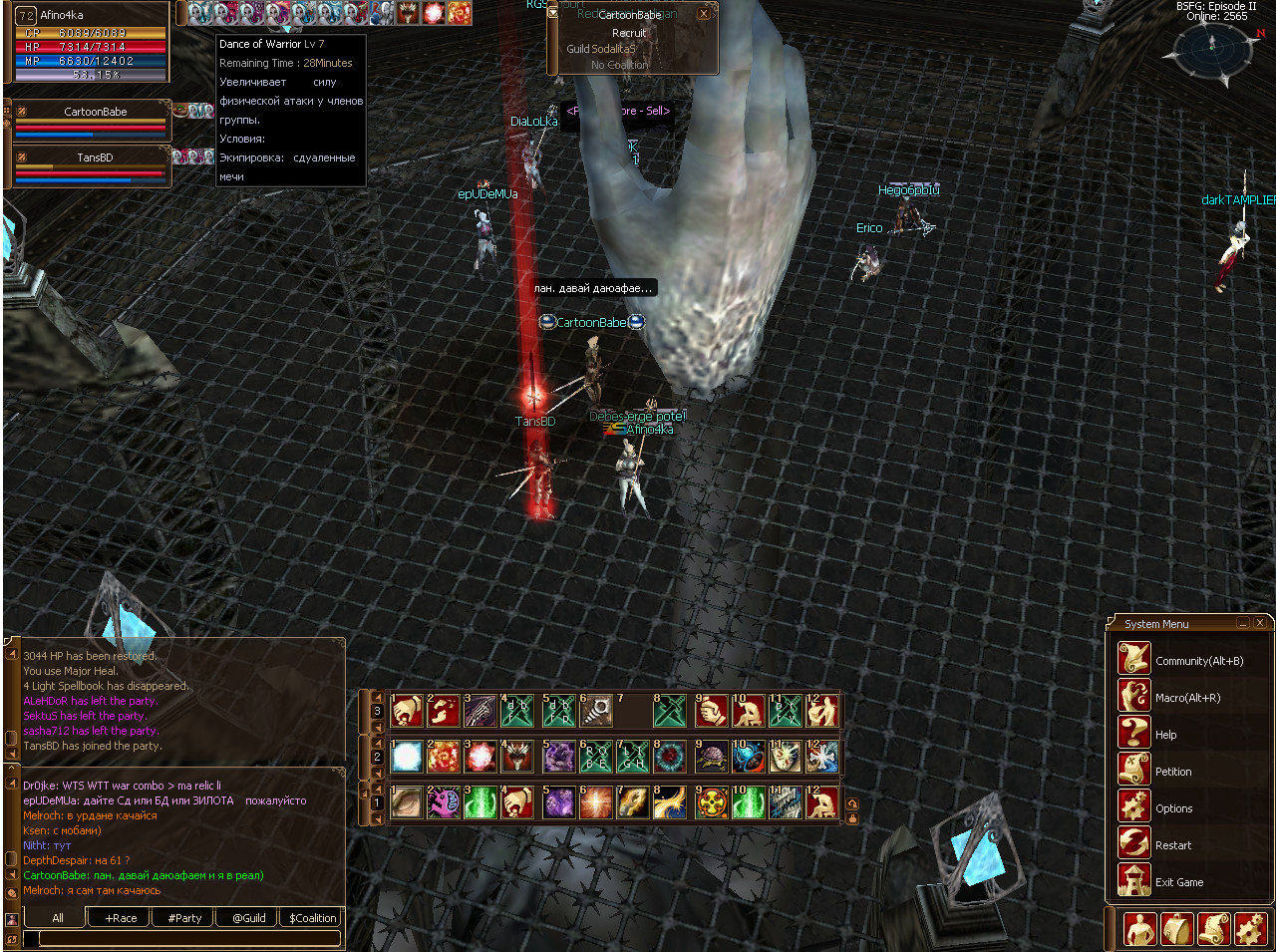This screenshot has width=1276, height=952.
Task: Switch to the $Coalition chat tab
Action: [x=312, y=918]
